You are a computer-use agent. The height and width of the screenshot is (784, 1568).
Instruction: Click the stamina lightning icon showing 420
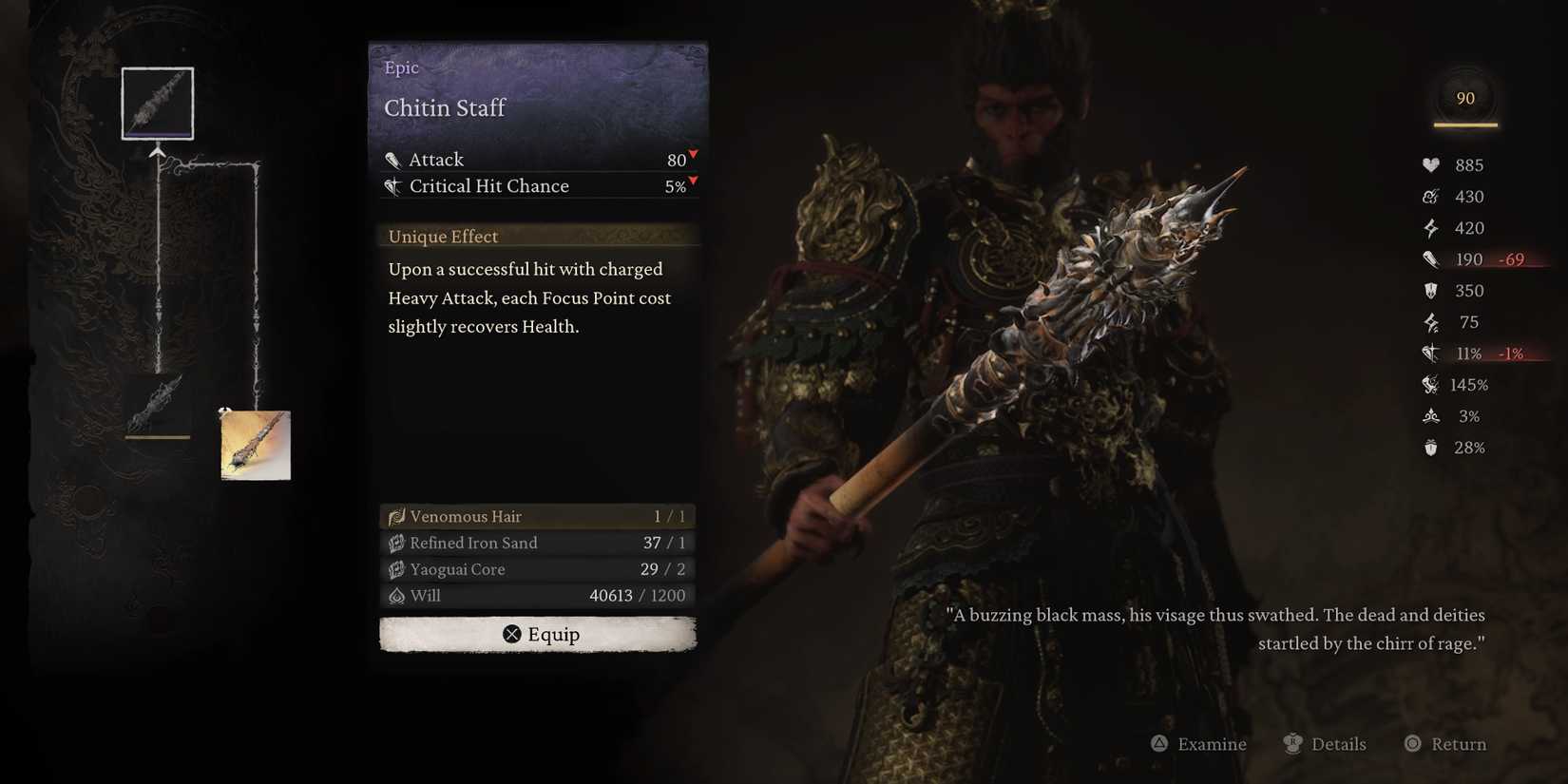[1430, 227]
